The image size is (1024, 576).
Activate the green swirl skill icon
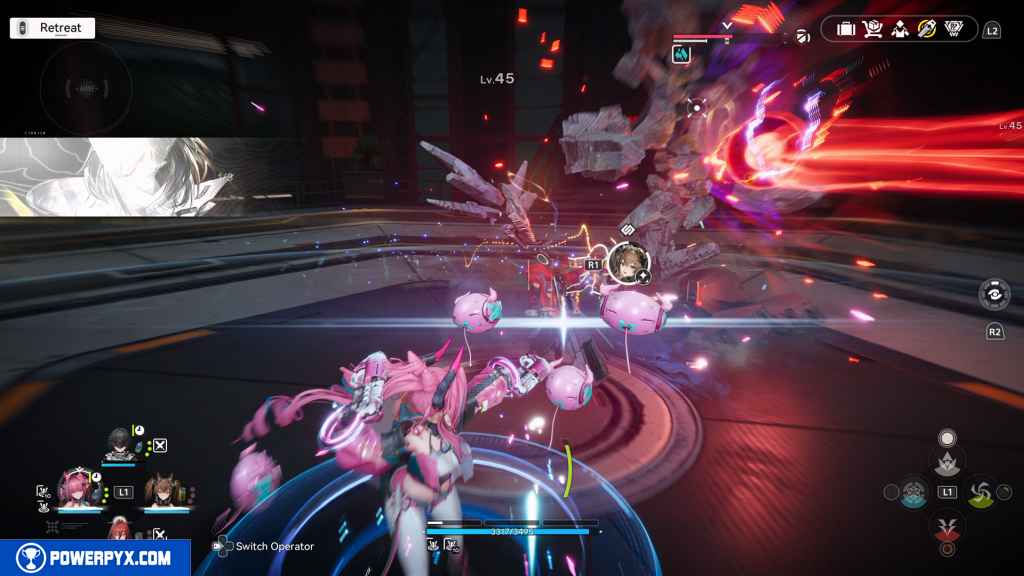point(981,492)
